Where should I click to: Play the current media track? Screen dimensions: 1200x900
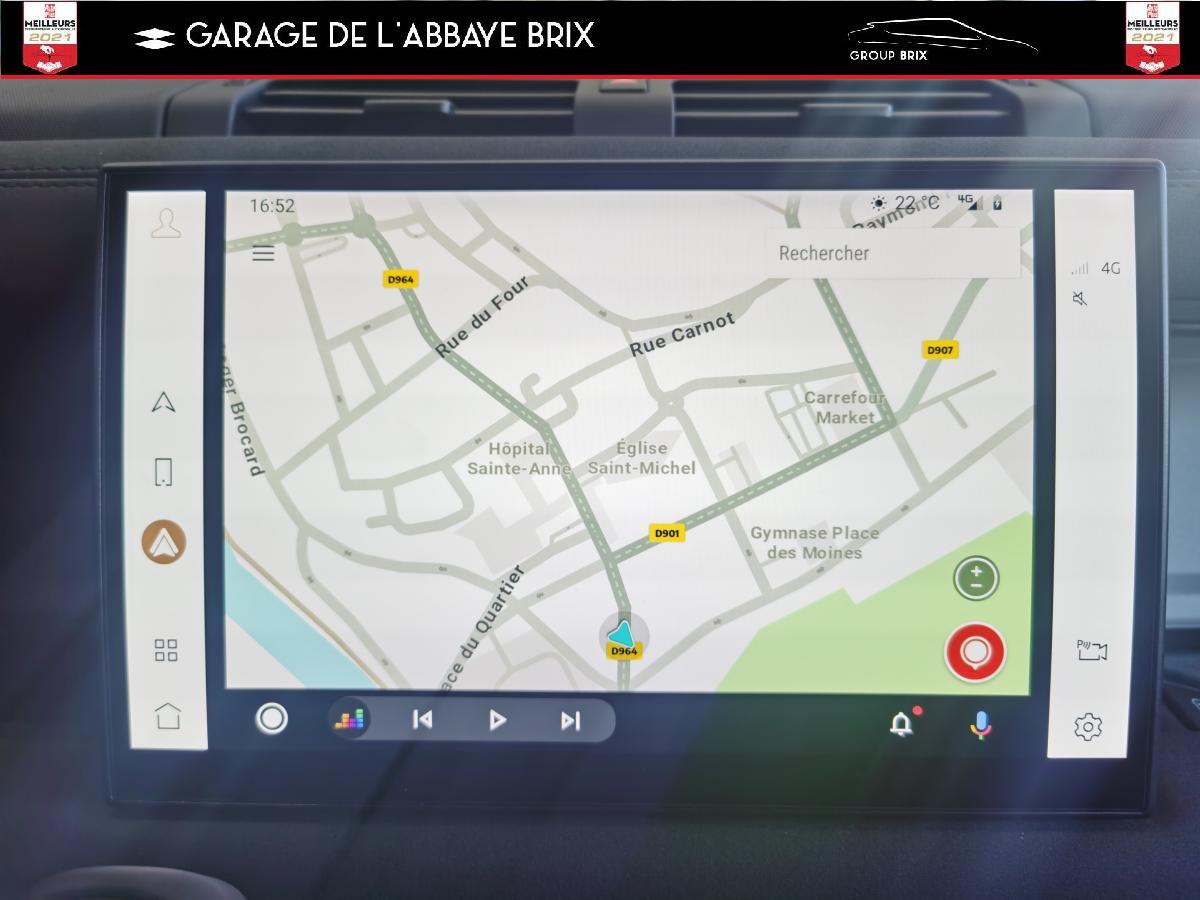click(497, 720)
